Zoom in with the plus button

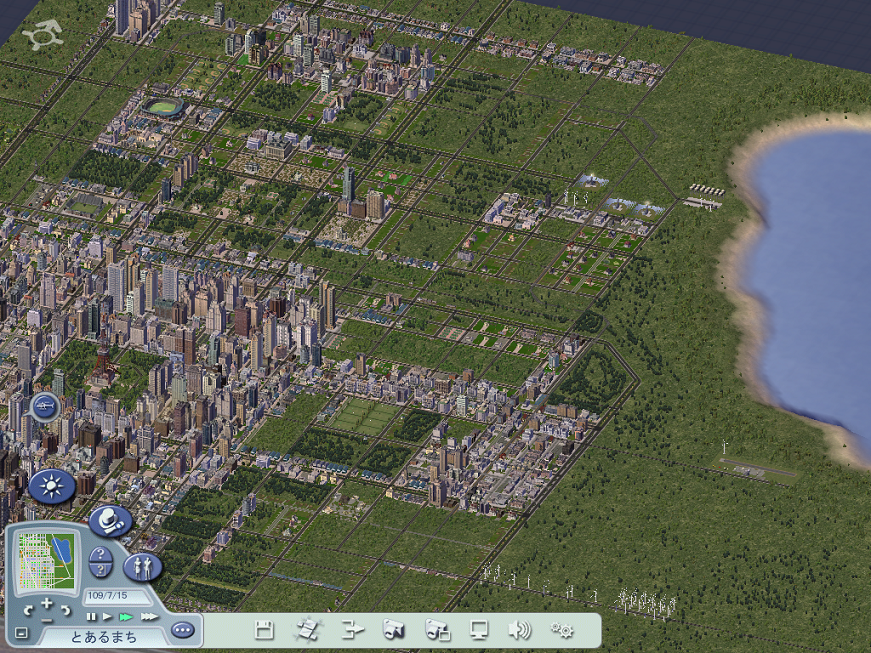[x=46, y=602]
